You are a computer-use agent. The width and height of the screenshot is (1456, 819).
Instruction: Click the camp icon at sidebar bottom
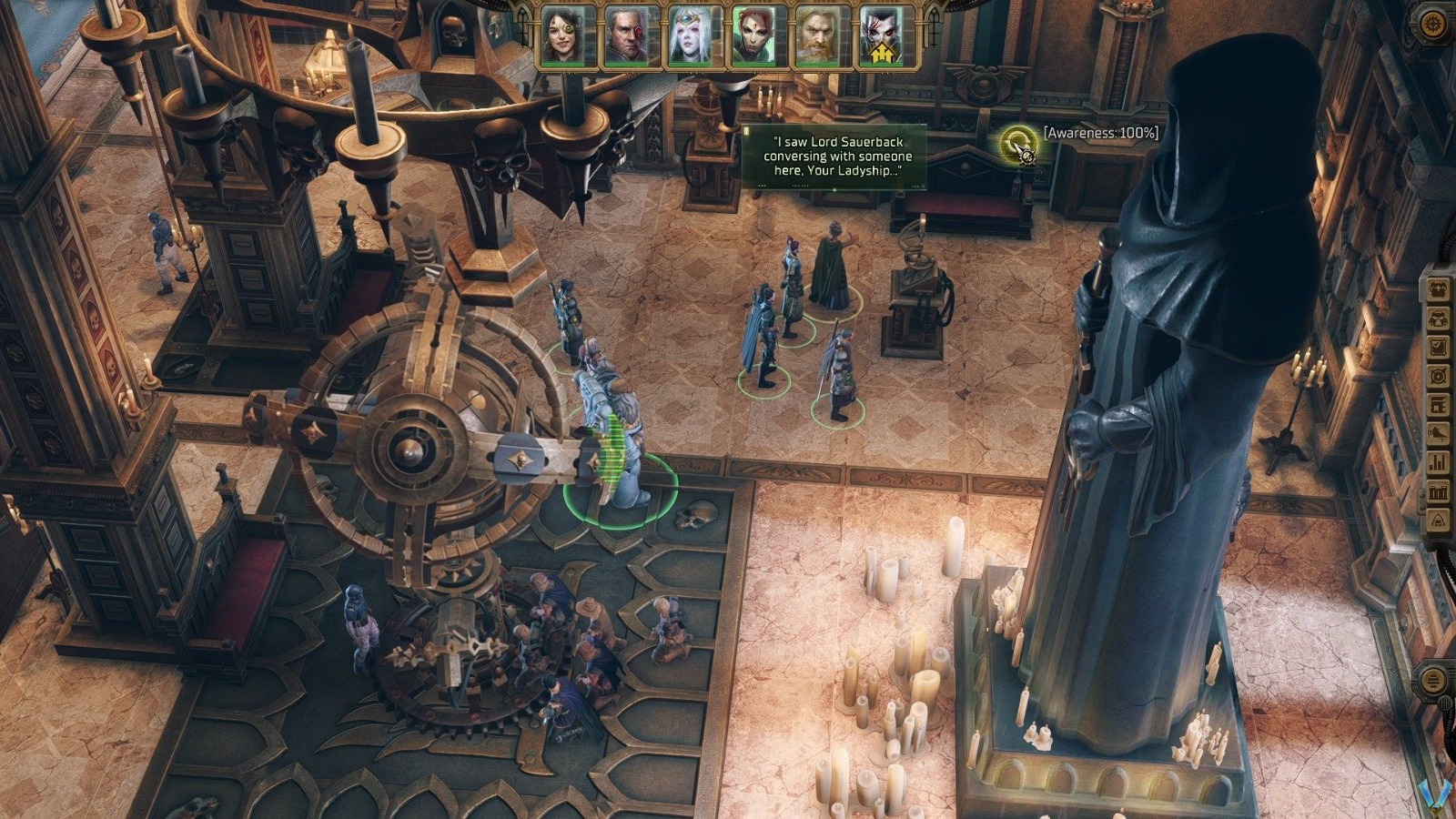(1440, 521)
